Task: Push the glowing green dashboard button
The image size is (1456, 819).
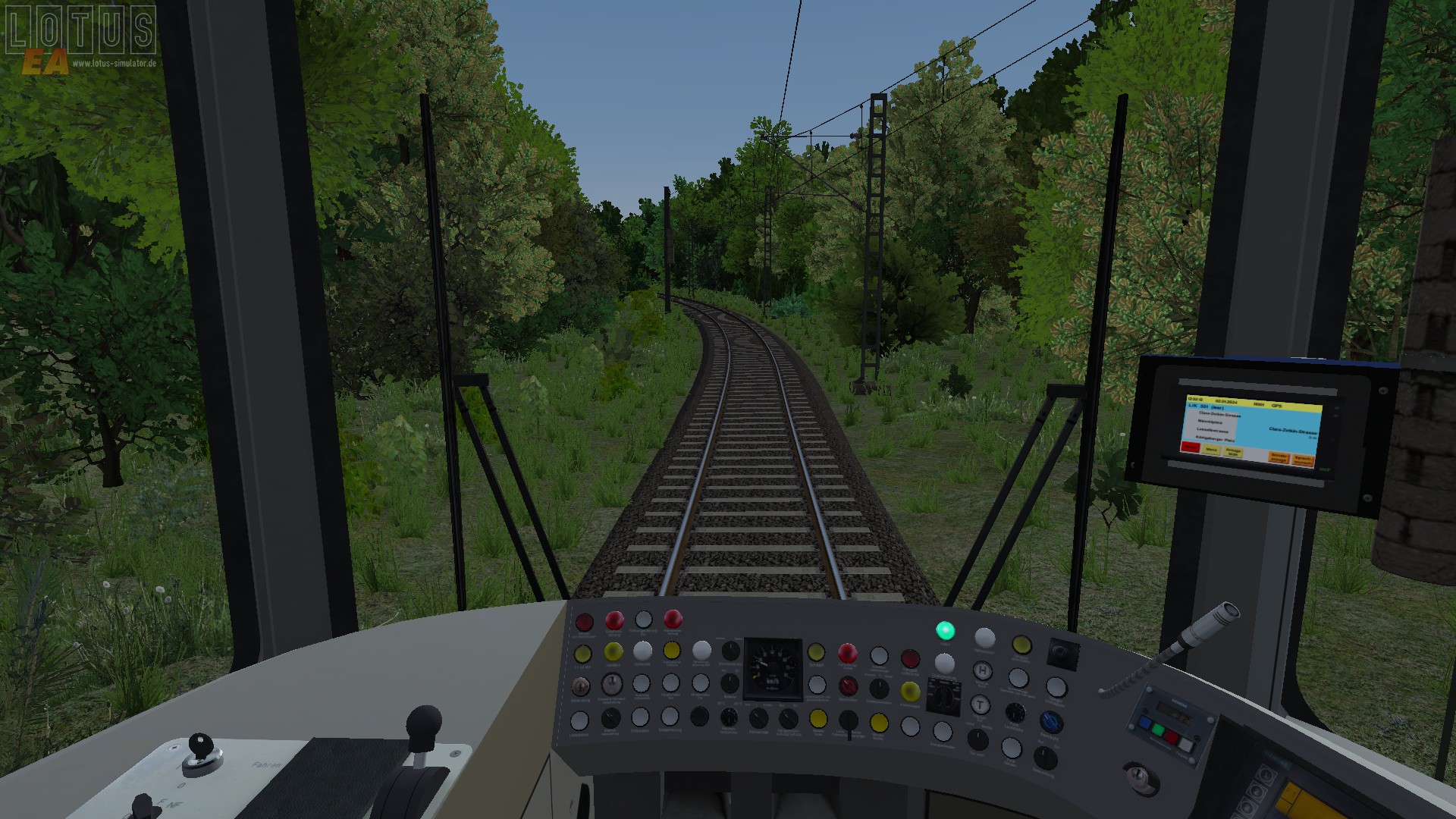Action: [x=945, y=630]
